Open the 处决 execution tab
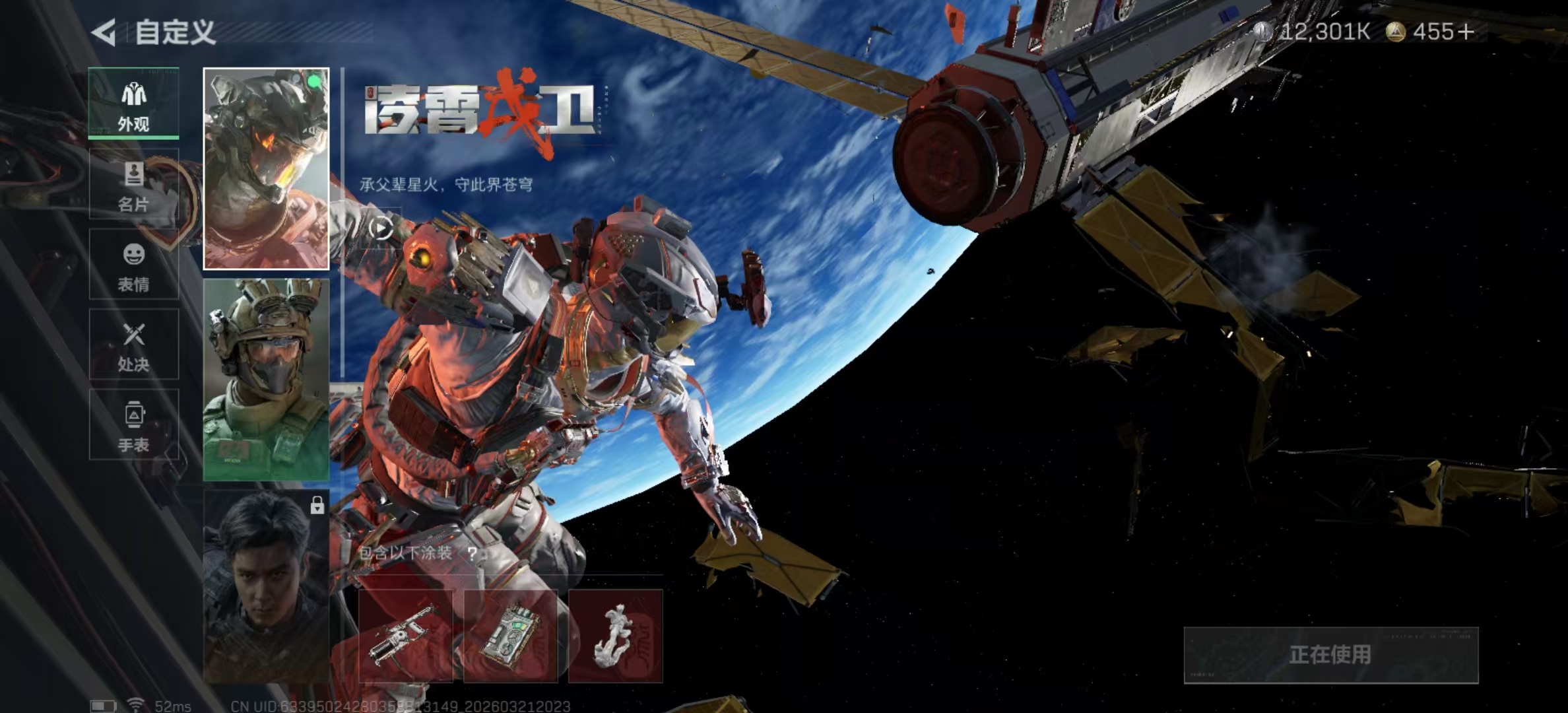 [134, 345]
